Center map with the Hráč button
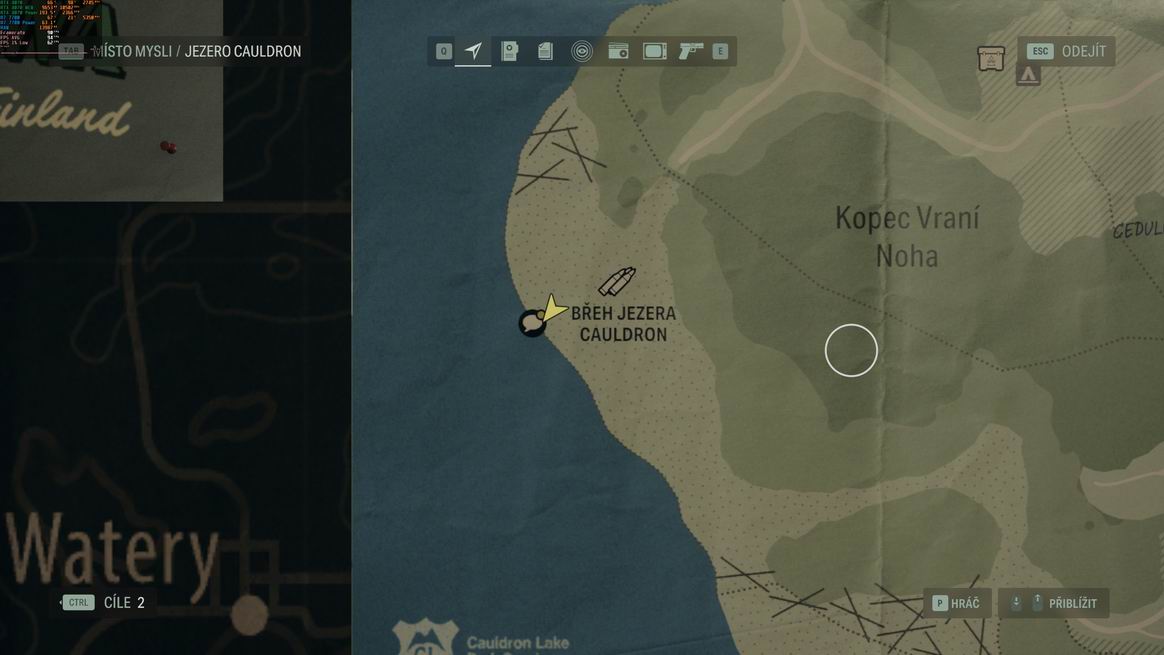 coord(956,603)
